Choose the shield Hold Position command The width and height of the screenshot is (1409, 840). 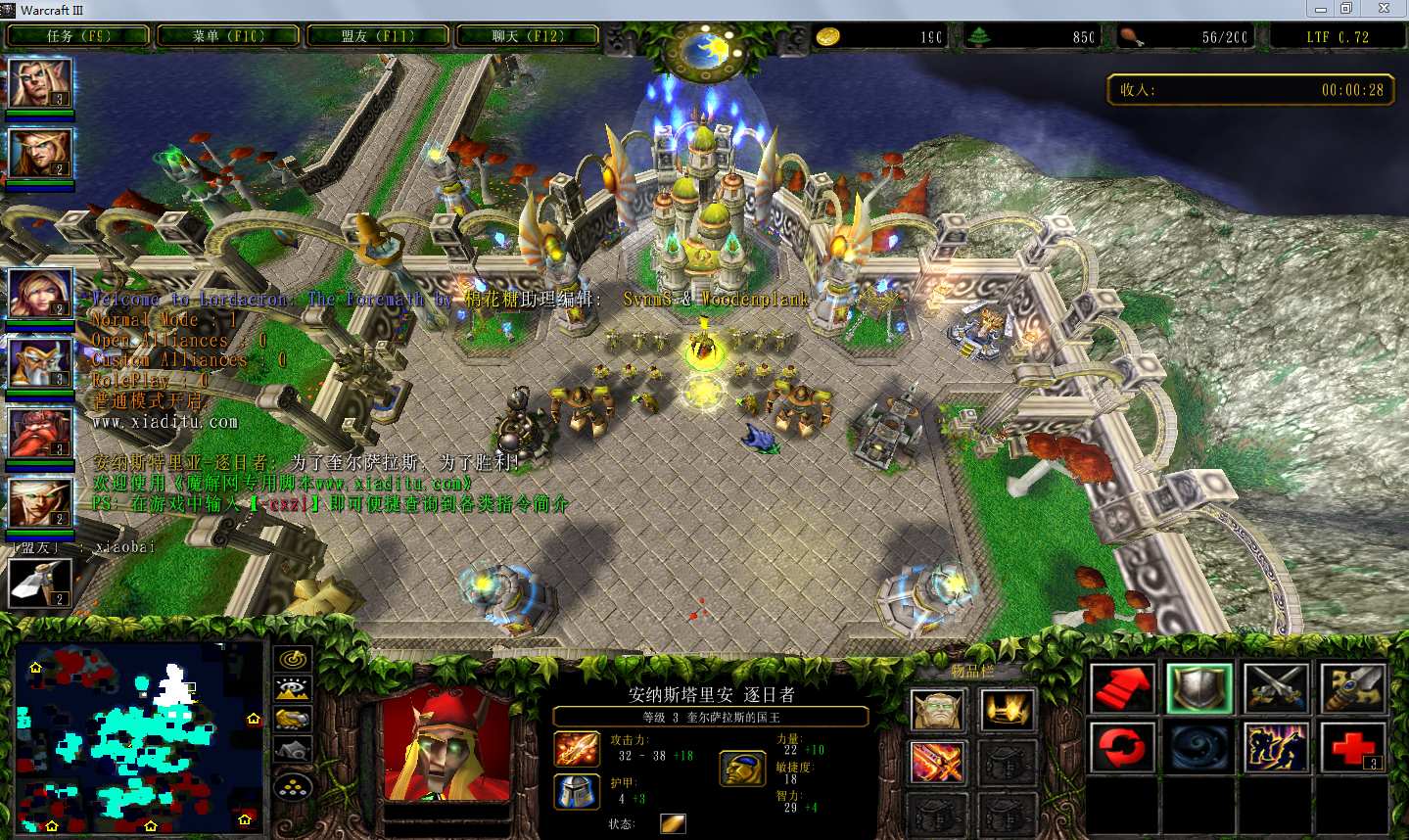tap(1199, 688)
